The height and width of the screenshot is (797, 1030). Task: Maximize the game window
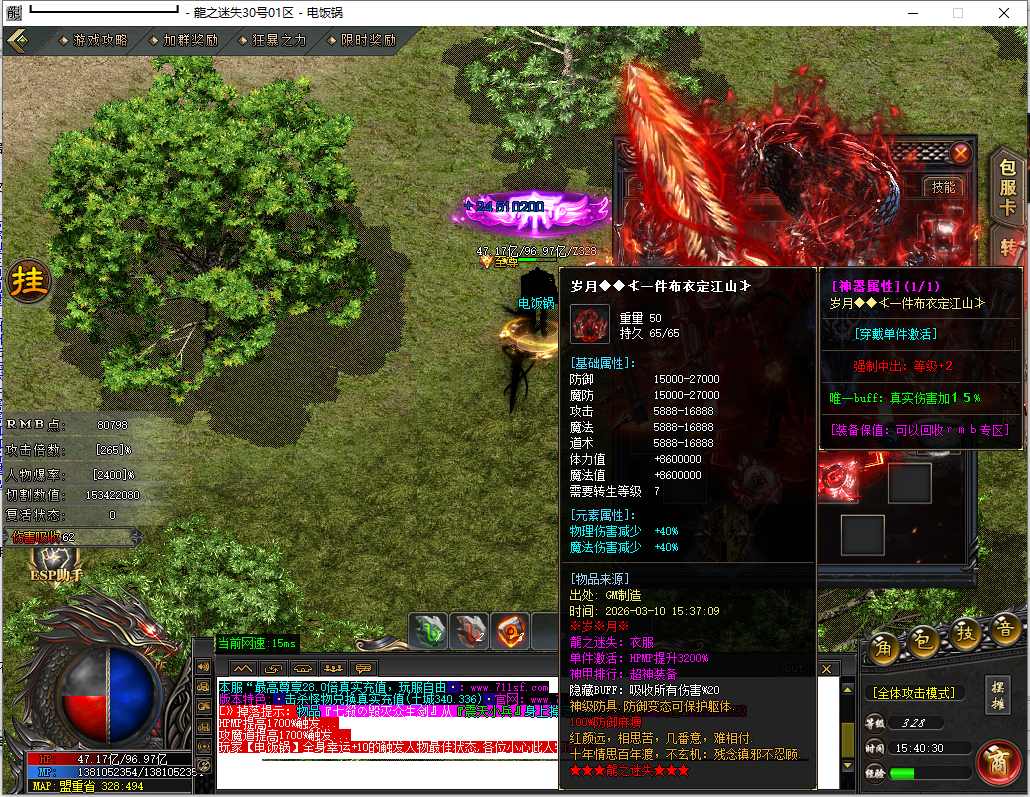957,13
